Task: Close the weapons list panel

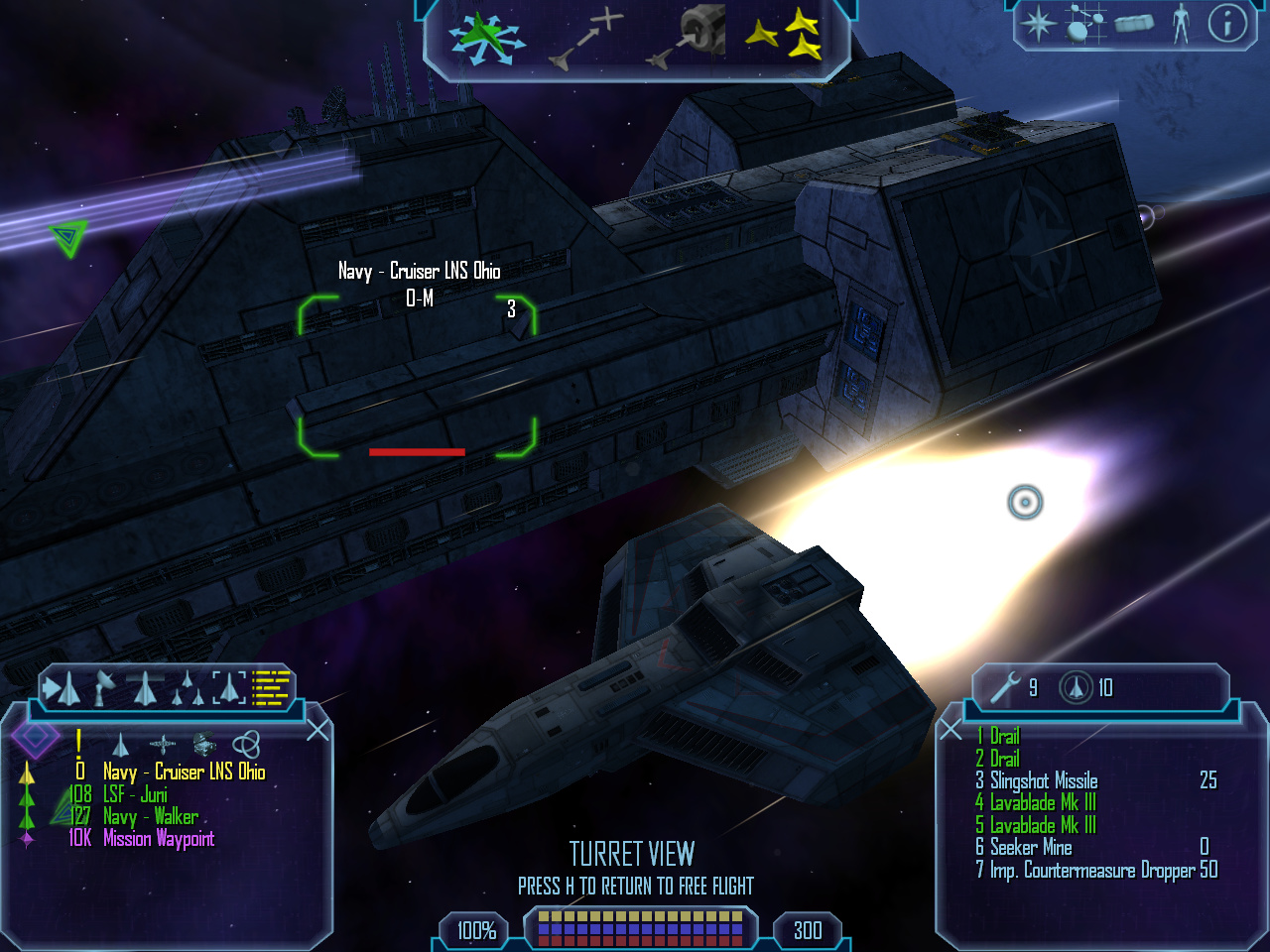Action: point(951,731)
